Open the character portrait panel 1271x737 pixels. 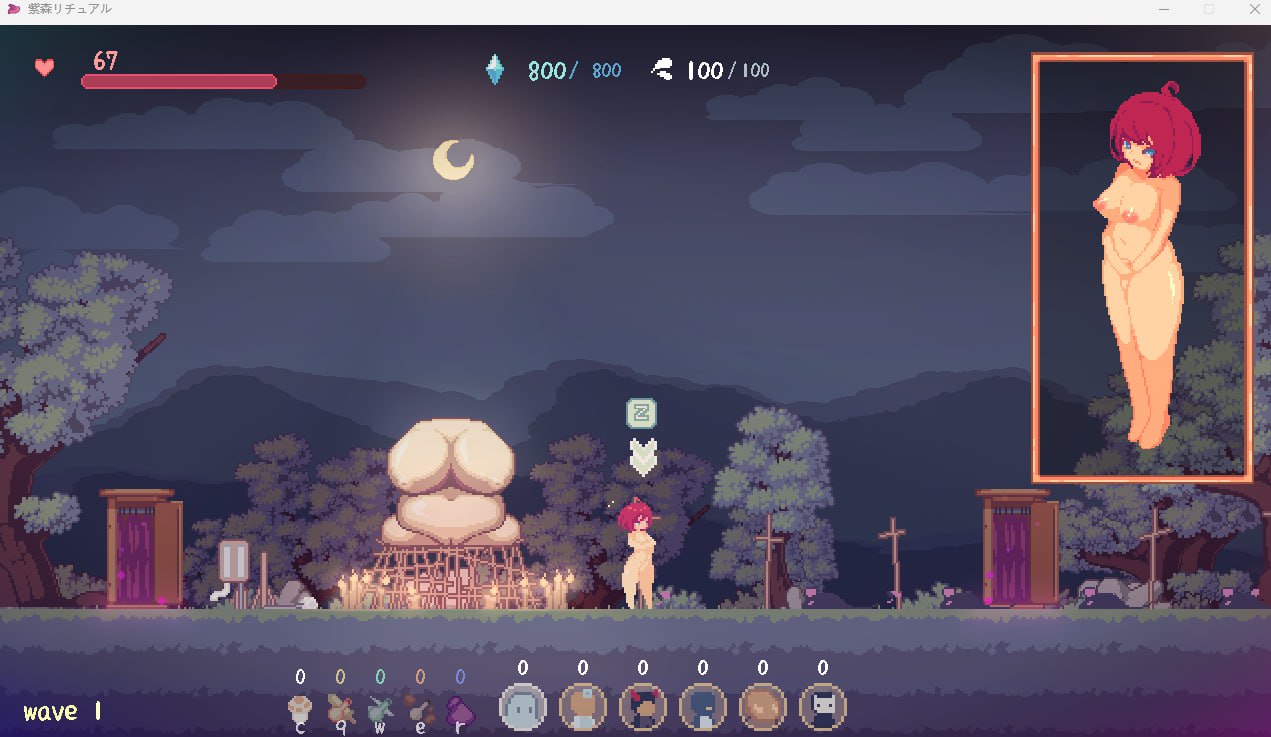tap(1141, 268)
